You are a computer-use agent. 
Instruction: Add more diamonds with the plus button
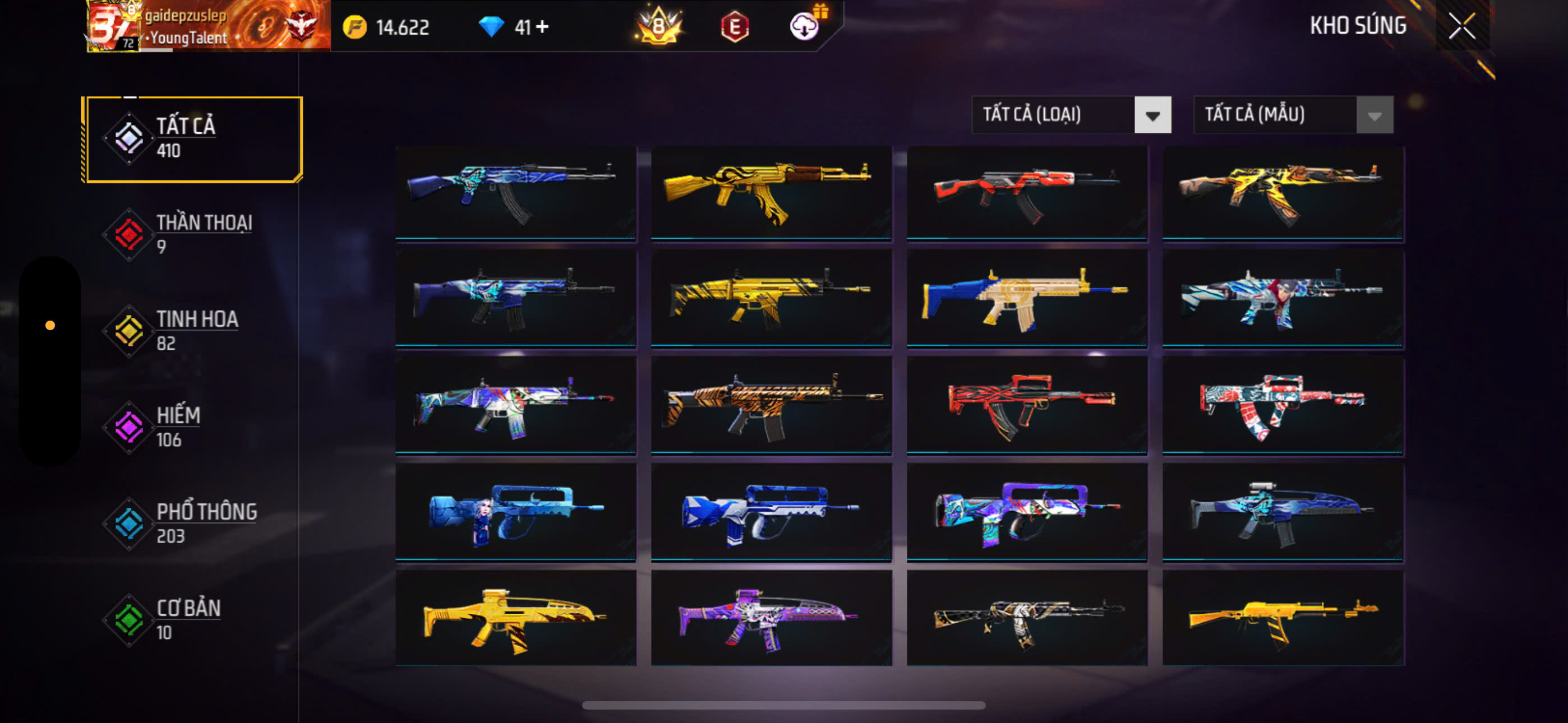click(x=542, y=27)
